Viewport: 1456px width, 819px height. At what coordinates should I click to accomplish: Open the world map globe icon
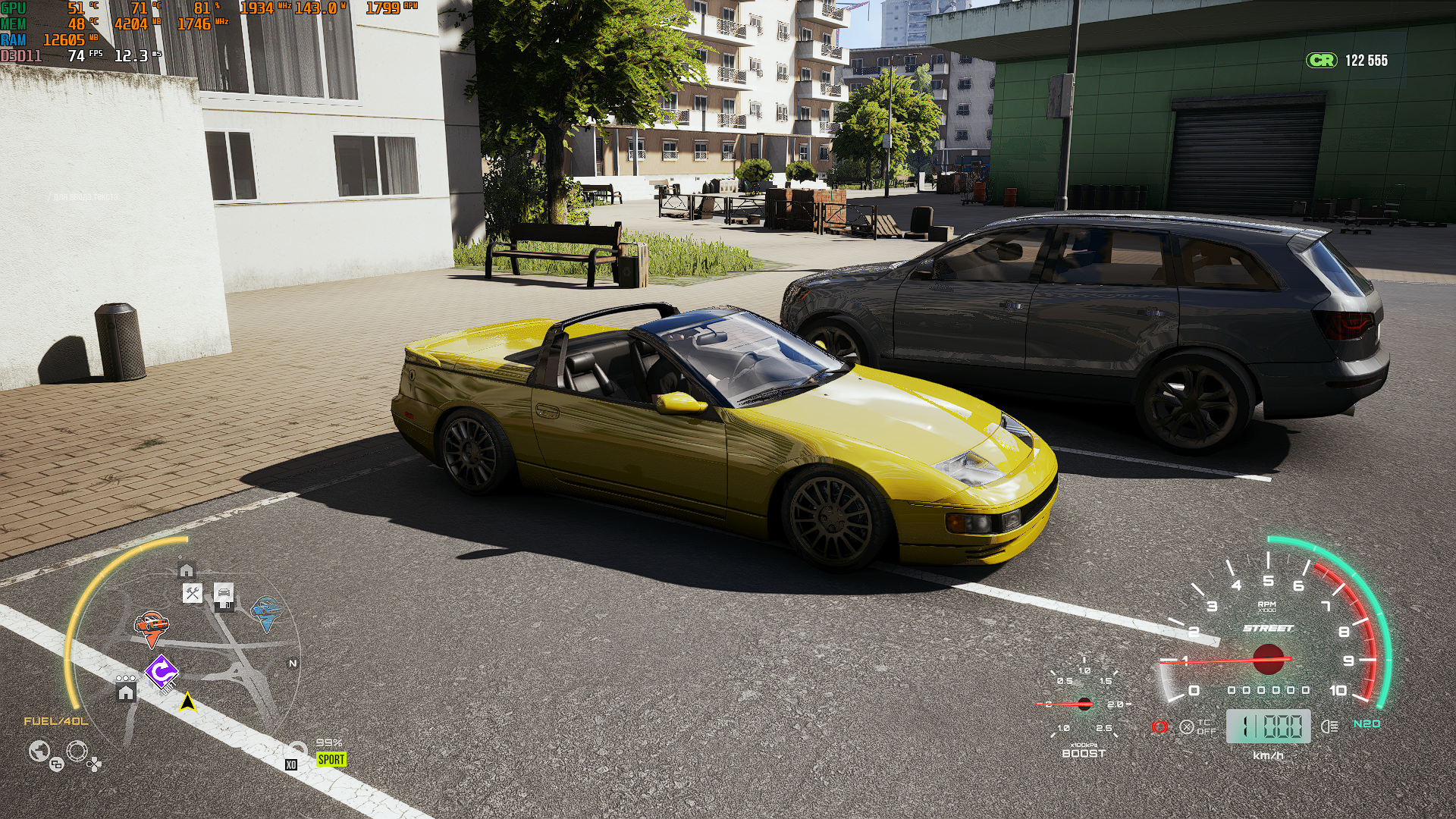point(39,752)
